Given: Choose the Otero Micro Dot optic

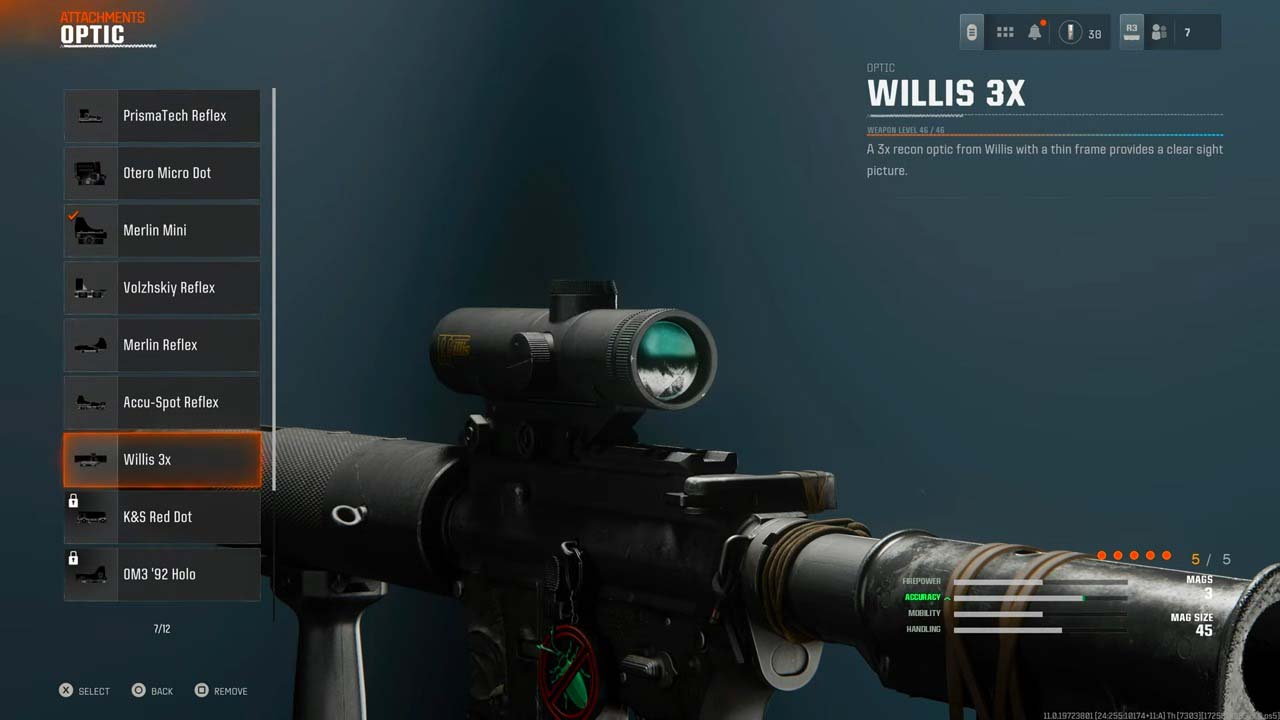Looking at the screenshot, I should coord(162,173).
